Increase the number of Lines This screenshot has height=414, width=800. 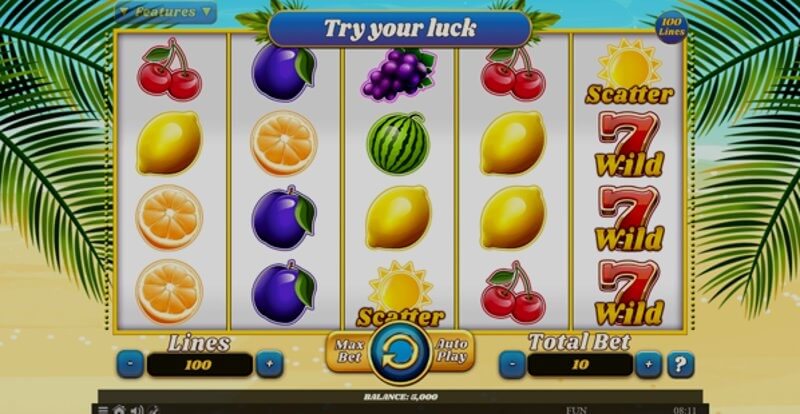(268, 365)
